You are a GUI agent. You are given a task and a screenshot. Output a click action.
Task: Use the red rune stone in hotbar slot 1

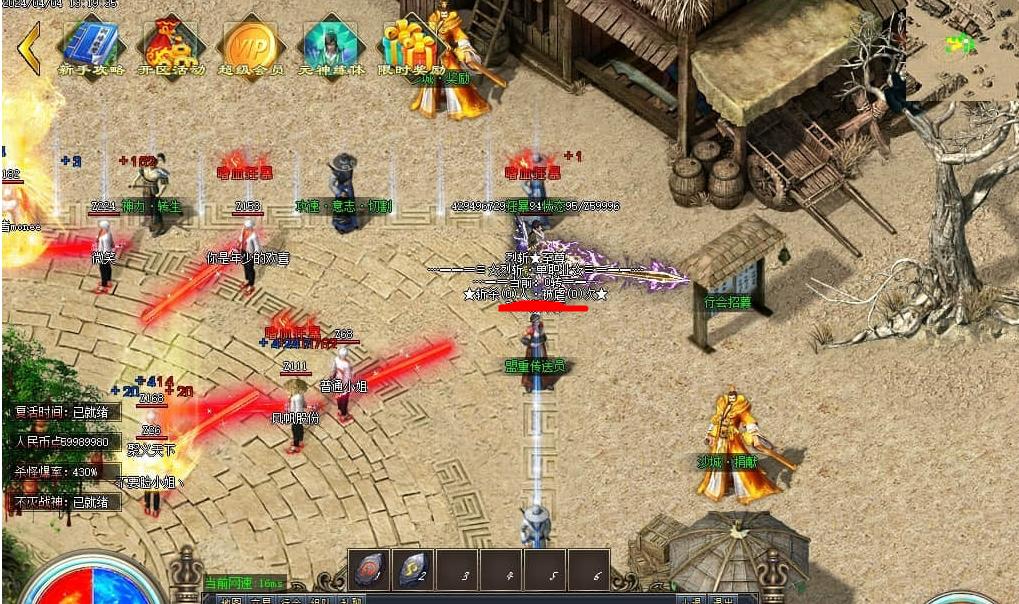click(369, 571)
